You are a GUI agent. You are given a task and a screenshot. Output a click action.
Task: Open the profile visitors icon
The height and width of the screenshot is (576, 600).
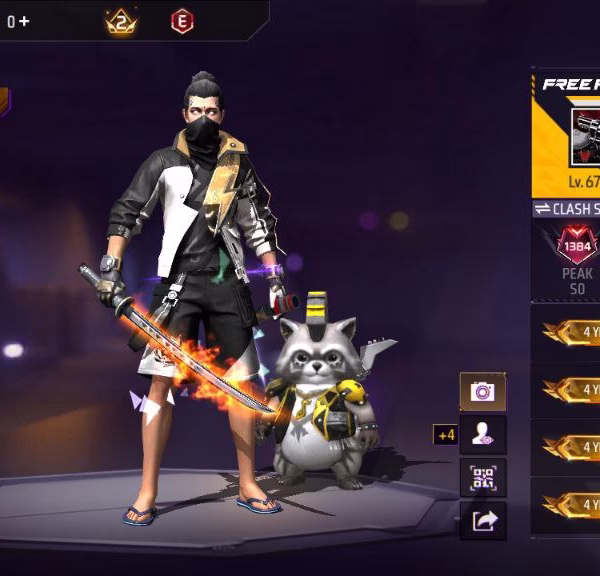[x=482, y=434]
